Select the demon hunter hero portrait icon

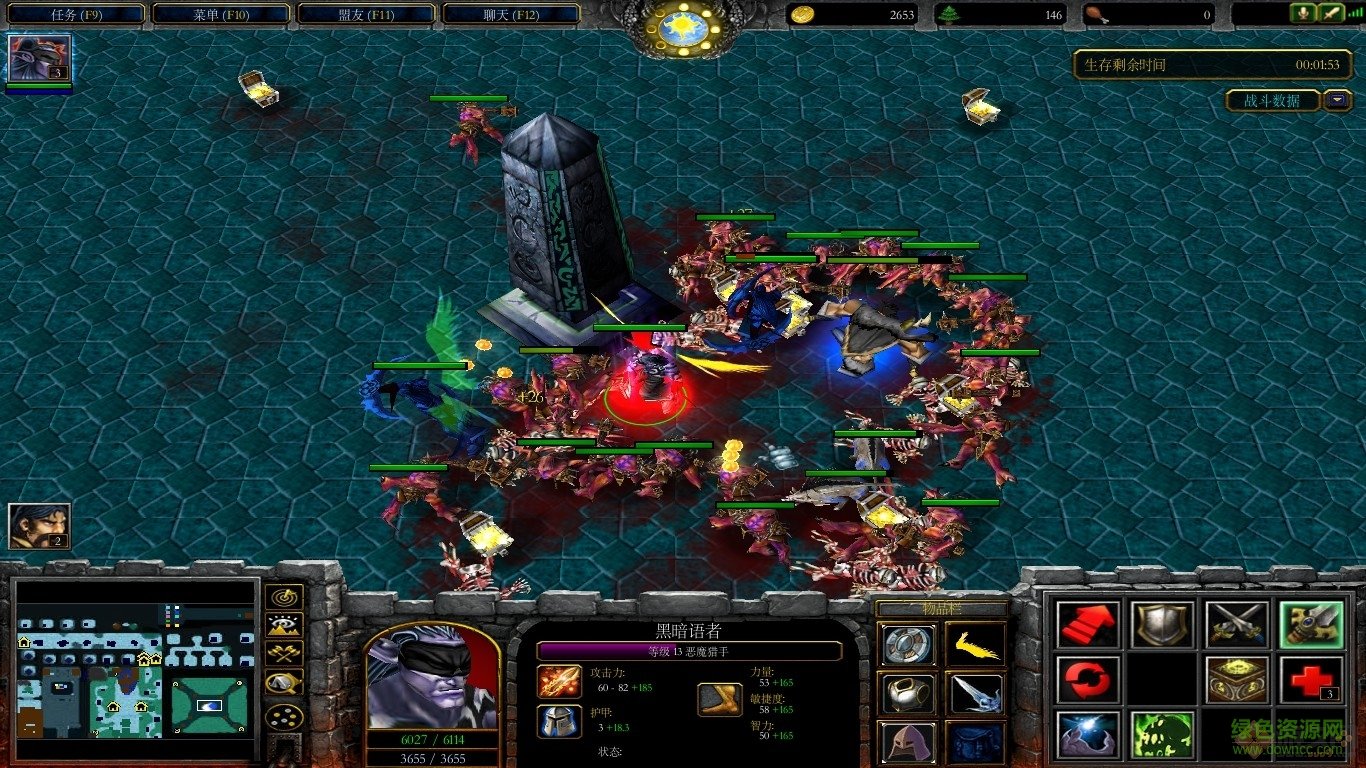[x=39, y=58]
